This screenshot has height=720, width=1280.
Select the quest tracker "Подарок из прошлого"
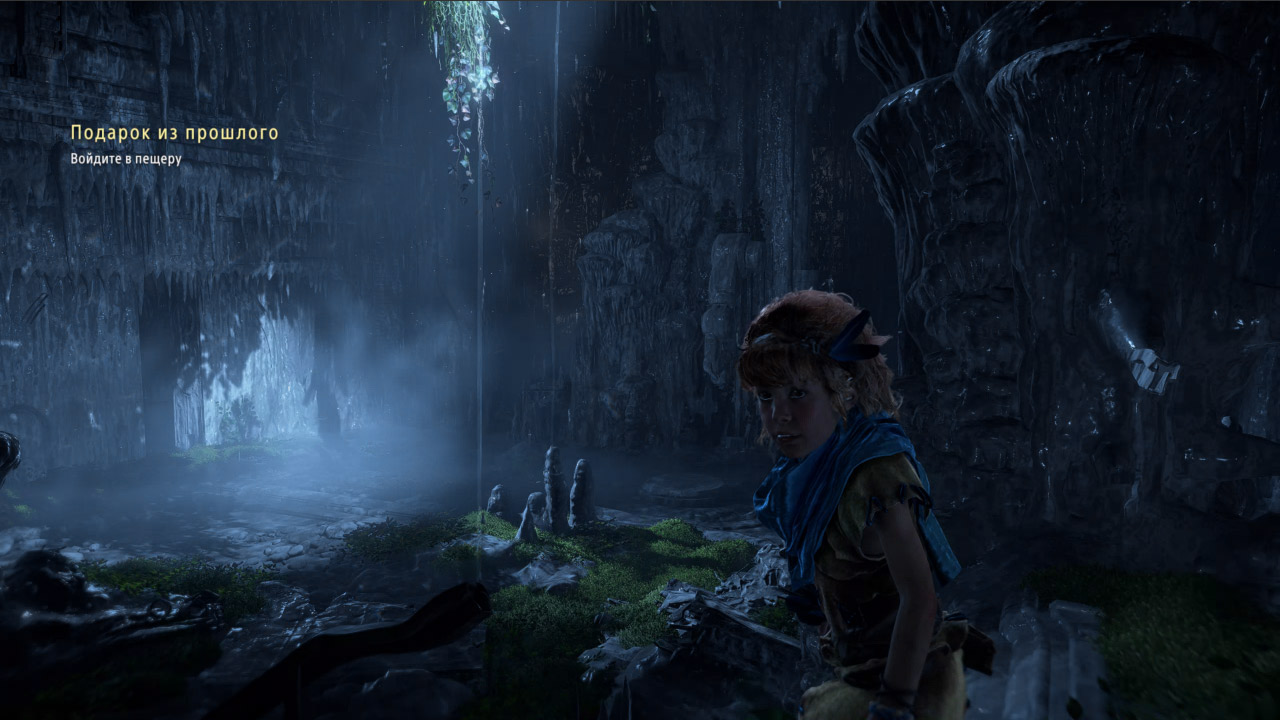(x=174, y=133)
